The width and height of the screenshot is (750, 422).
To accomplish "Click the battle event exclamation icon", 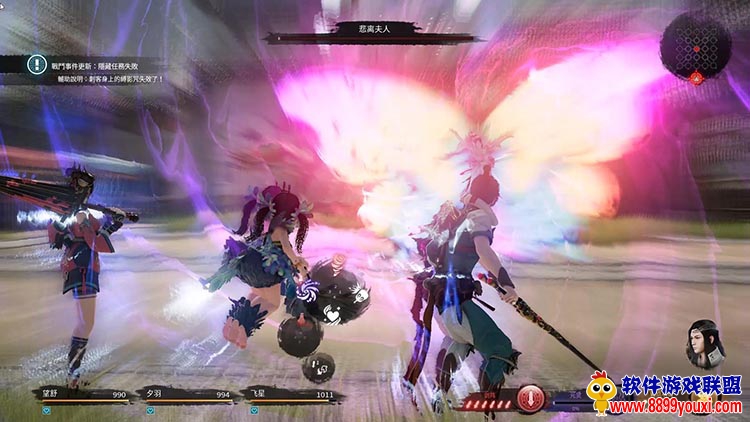I will (36, 62).
